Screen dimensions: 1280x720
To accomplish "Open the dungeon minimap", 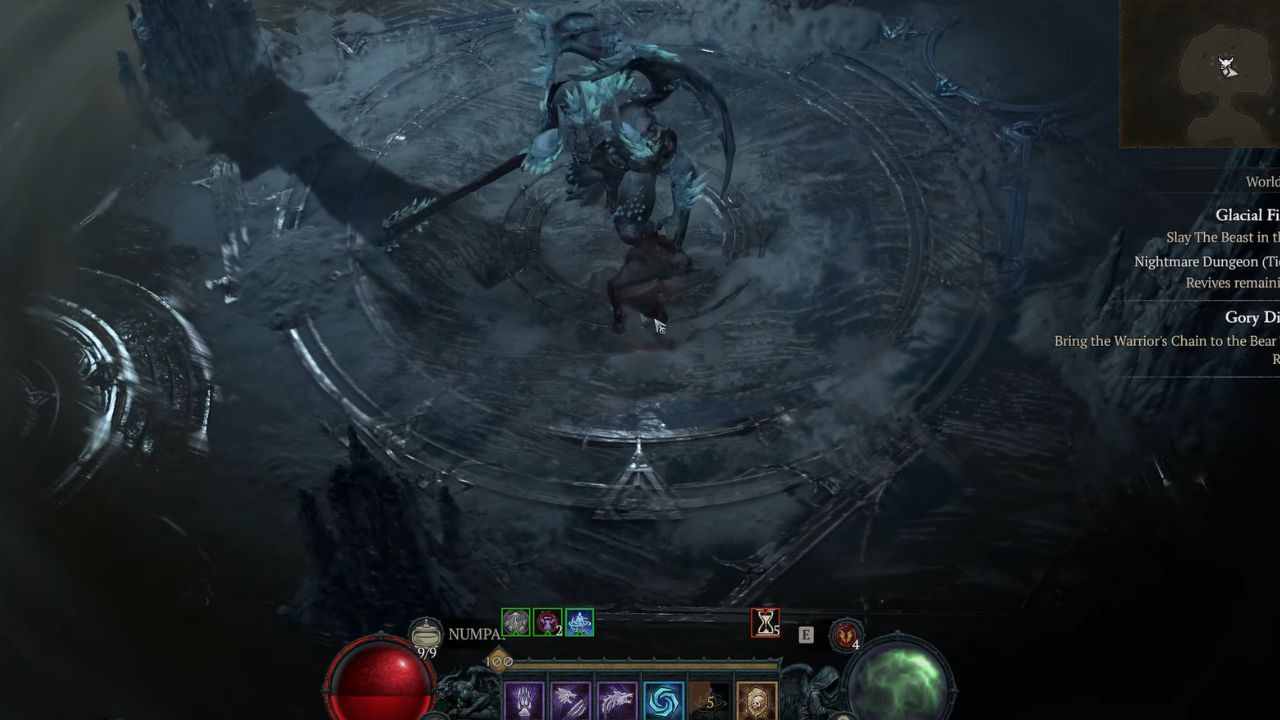I will (x=1200, y=73).
